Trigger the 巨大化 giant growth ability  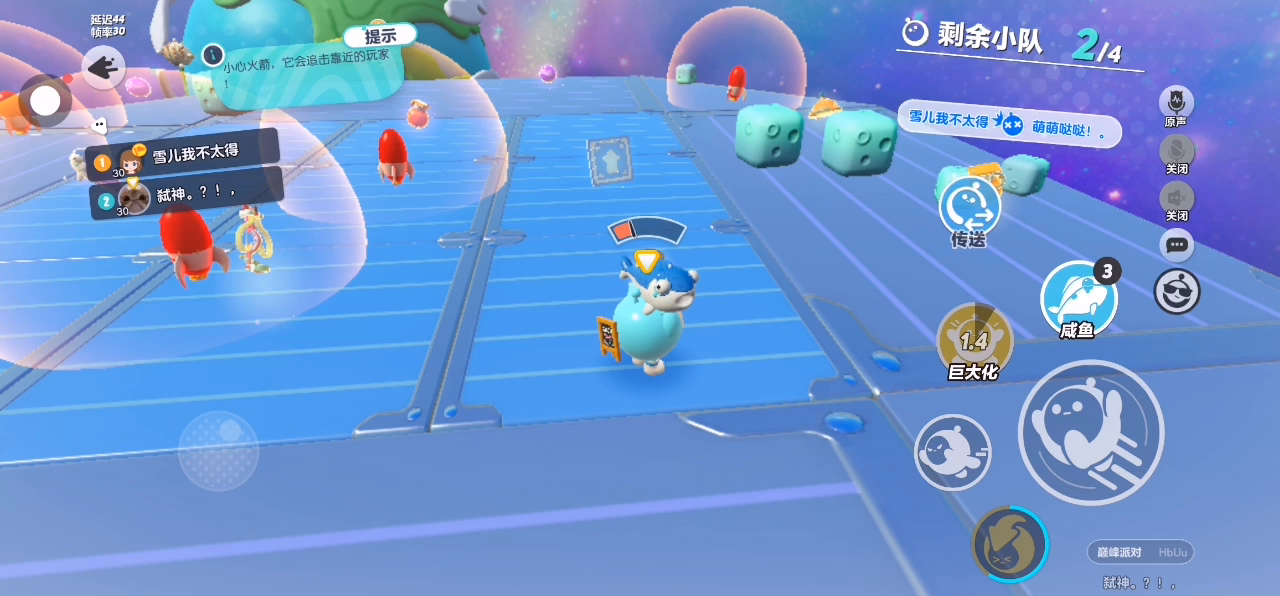(974, 340)
